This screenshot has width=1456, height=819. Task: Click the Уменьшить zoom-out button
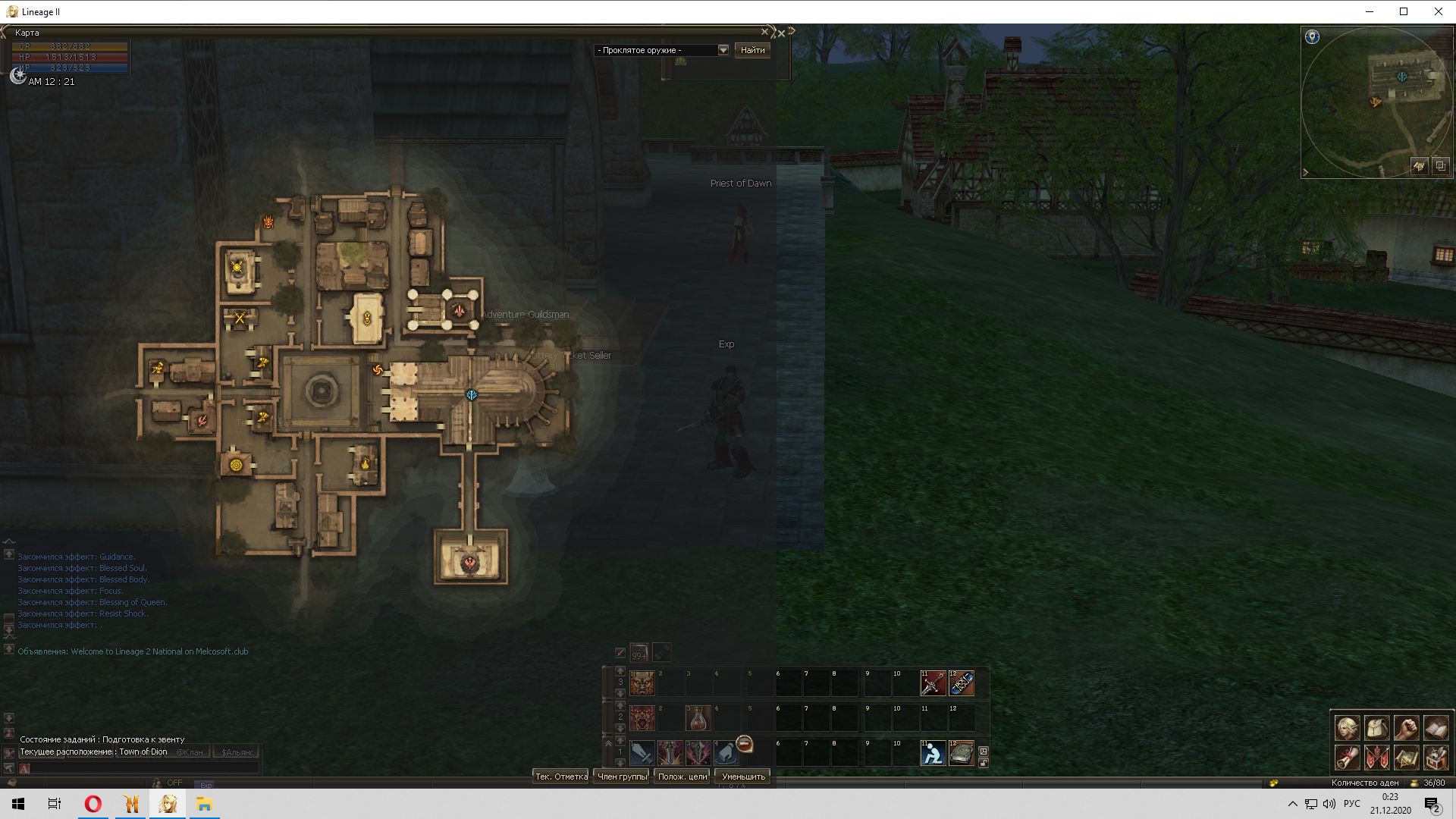(x=743, y=777)
